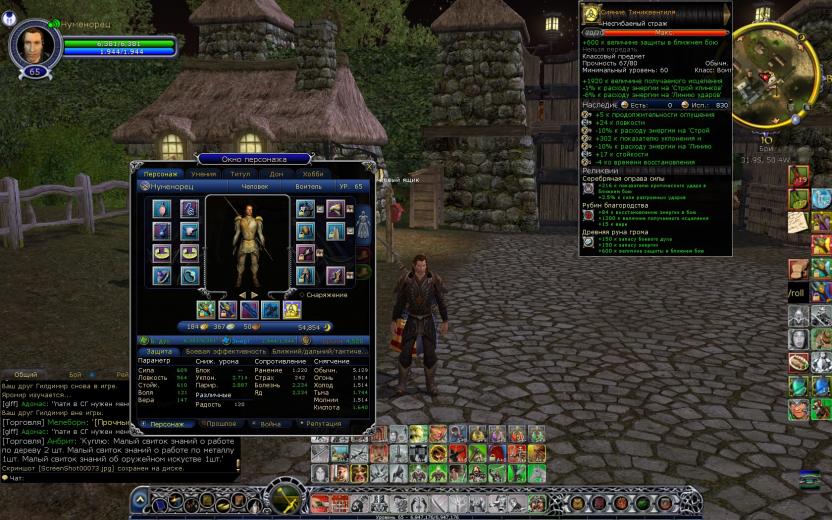
Task: Switch to the Умения tab
Action: 203,173
